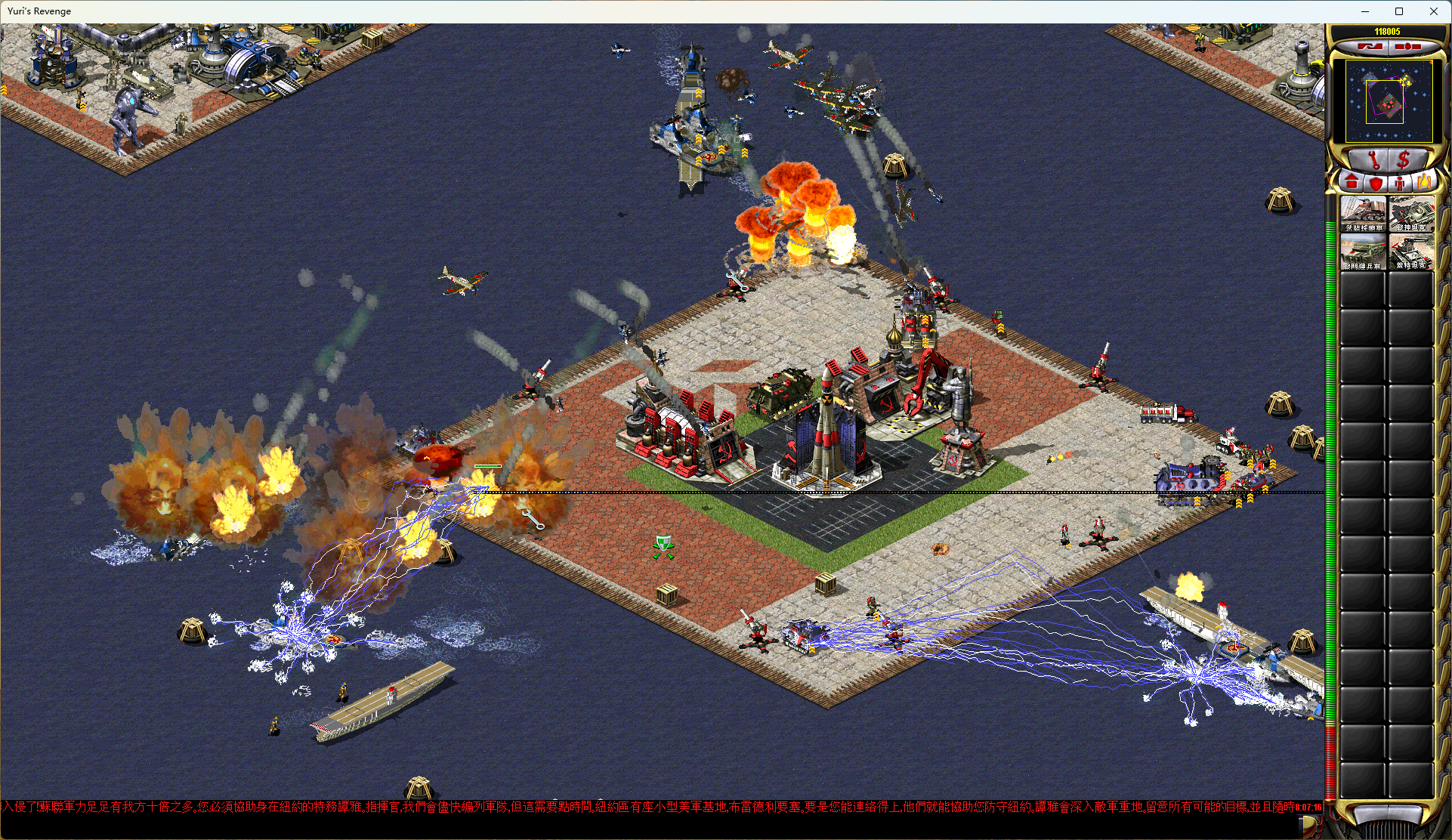Build the War Miner (武裝採礦車)
The image size is (1452, 840).
pos(1363,214)
